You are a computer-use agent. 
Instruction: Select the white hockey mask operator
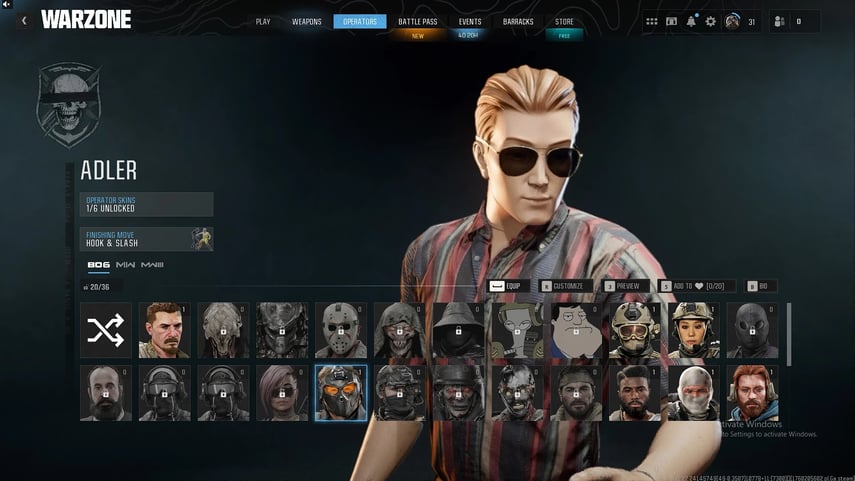[341, 330]
